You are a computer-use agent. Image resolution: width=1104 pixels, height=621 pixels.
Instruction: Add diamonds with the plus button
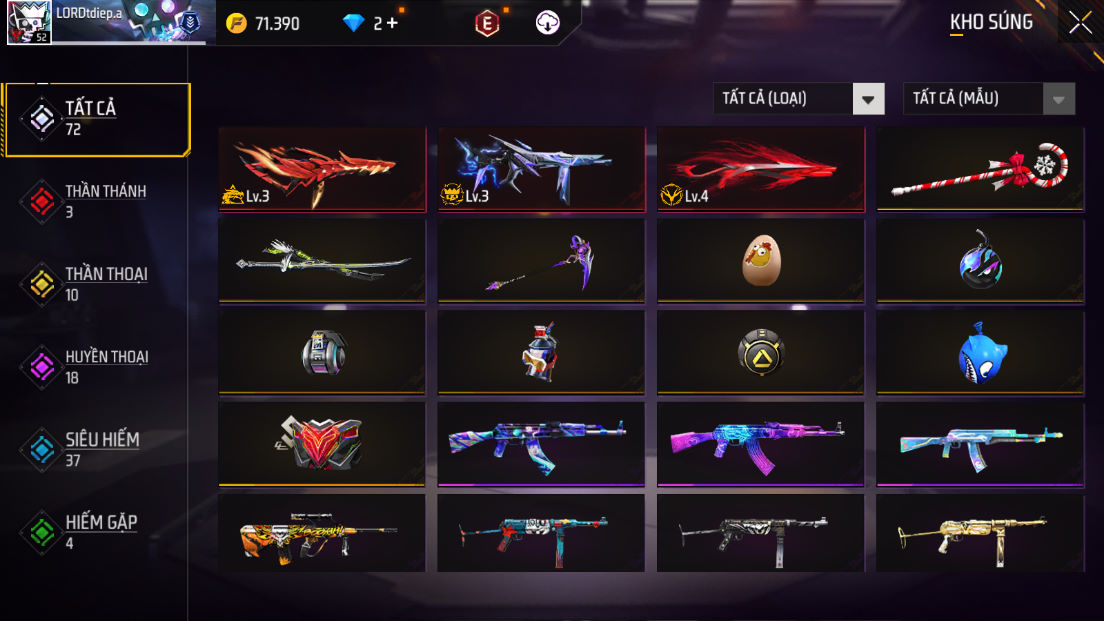391,23
